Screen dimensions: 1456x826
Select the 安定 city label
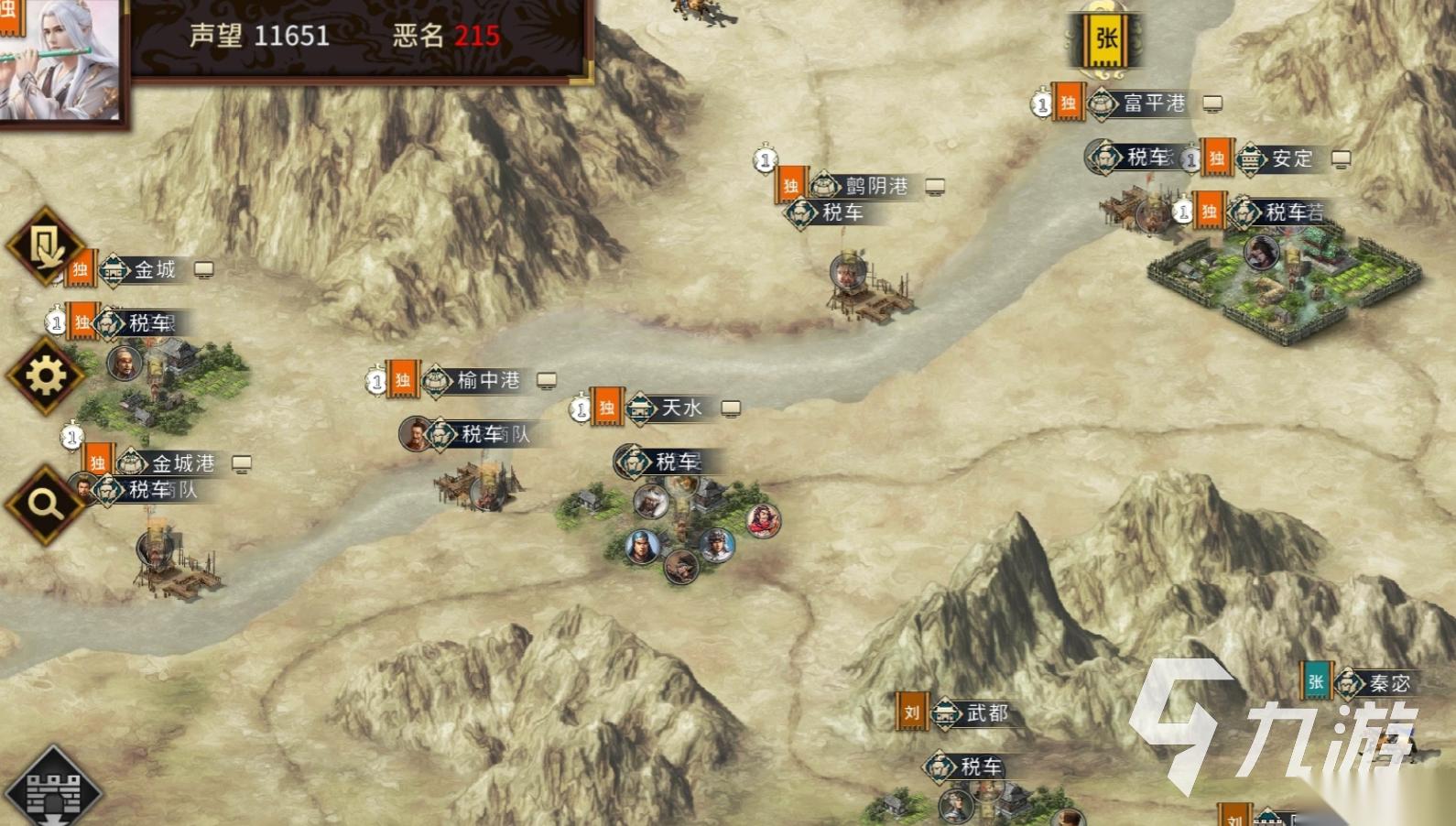coord(1291,159)
